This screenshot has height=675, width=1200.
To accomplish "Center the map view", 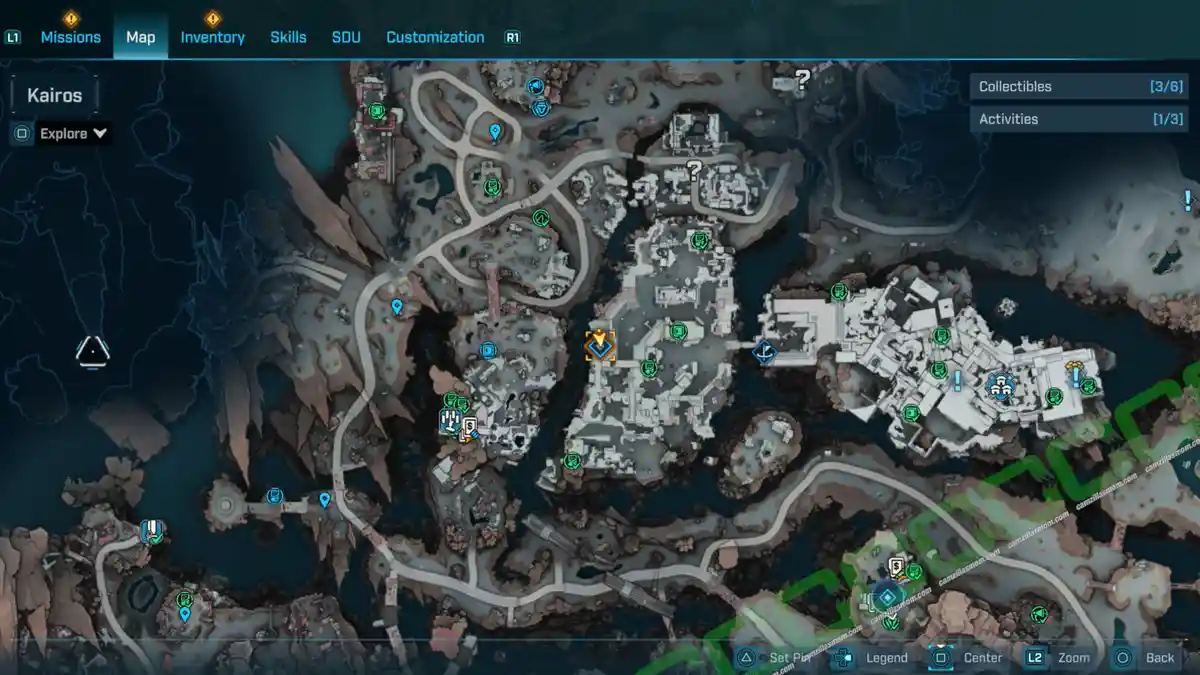I will 982,658.
